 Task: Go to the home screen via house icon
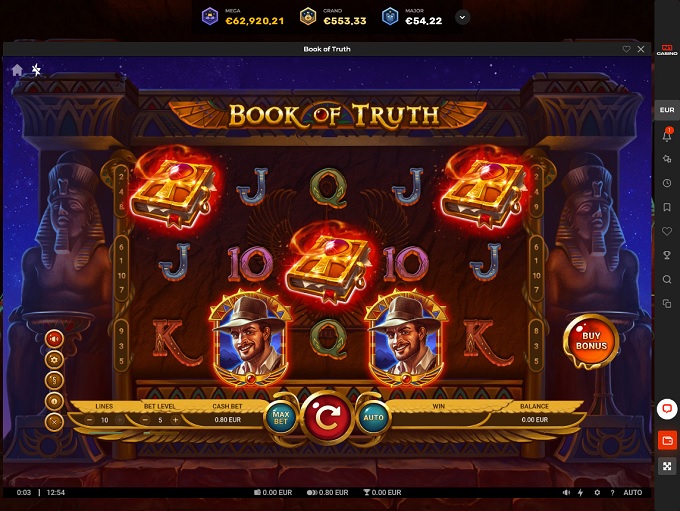tap(17, 70)
